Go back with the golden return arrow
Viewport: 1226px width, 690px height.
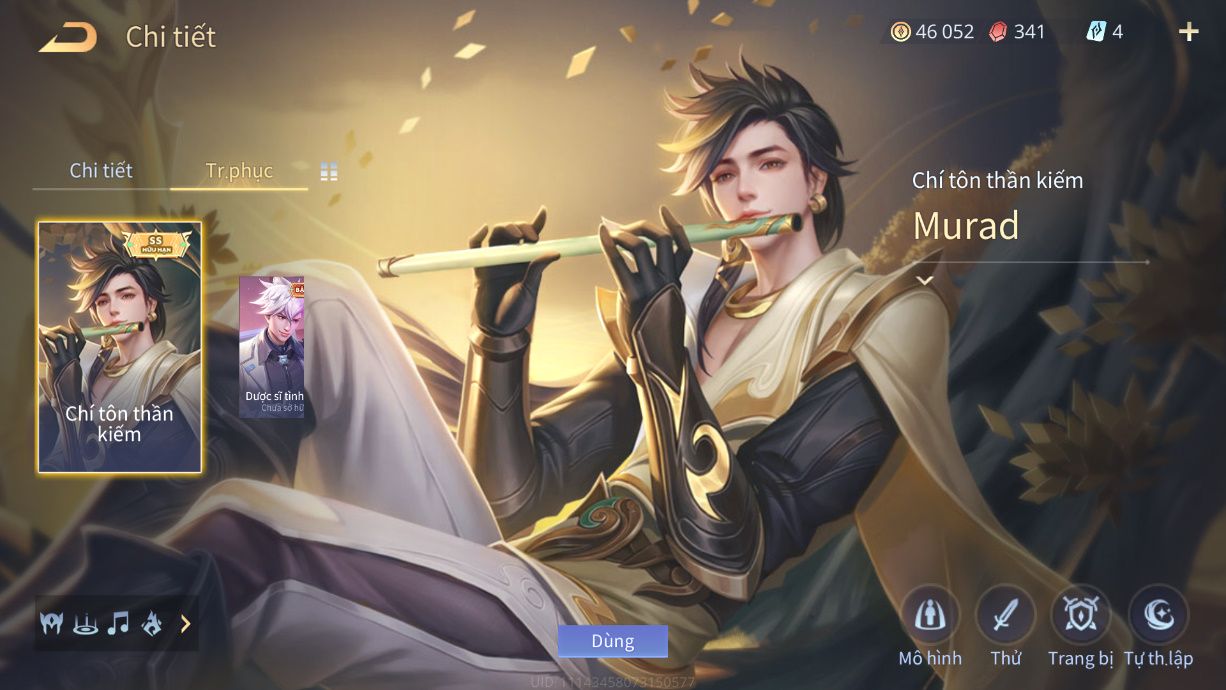[68, 38]
